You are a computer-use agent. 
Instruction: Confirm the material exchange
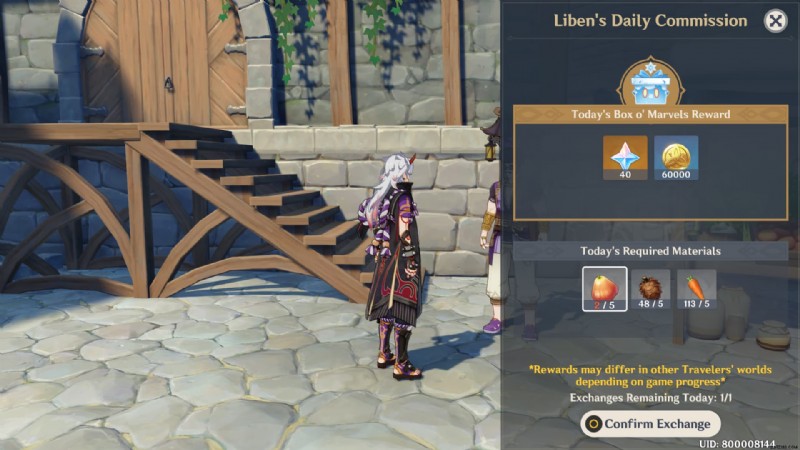click(x=650, y=423)
